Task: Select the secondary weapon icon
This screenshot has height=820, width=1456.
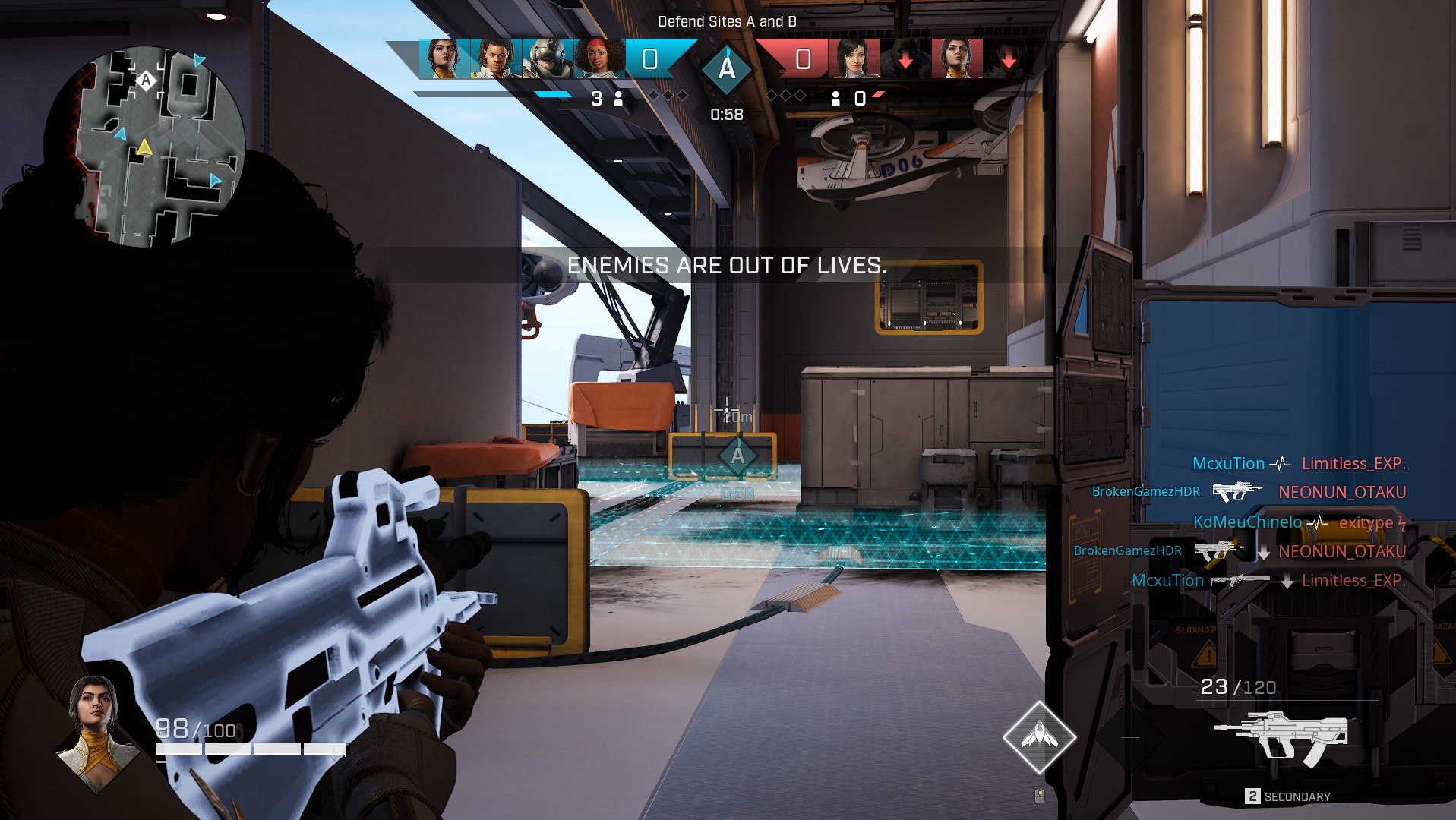Action: (x=1280, y=737)
